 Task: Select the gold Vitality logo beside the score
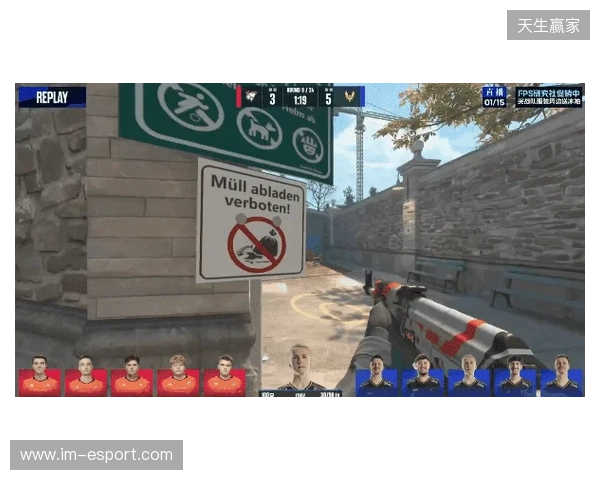coord(350,97)
